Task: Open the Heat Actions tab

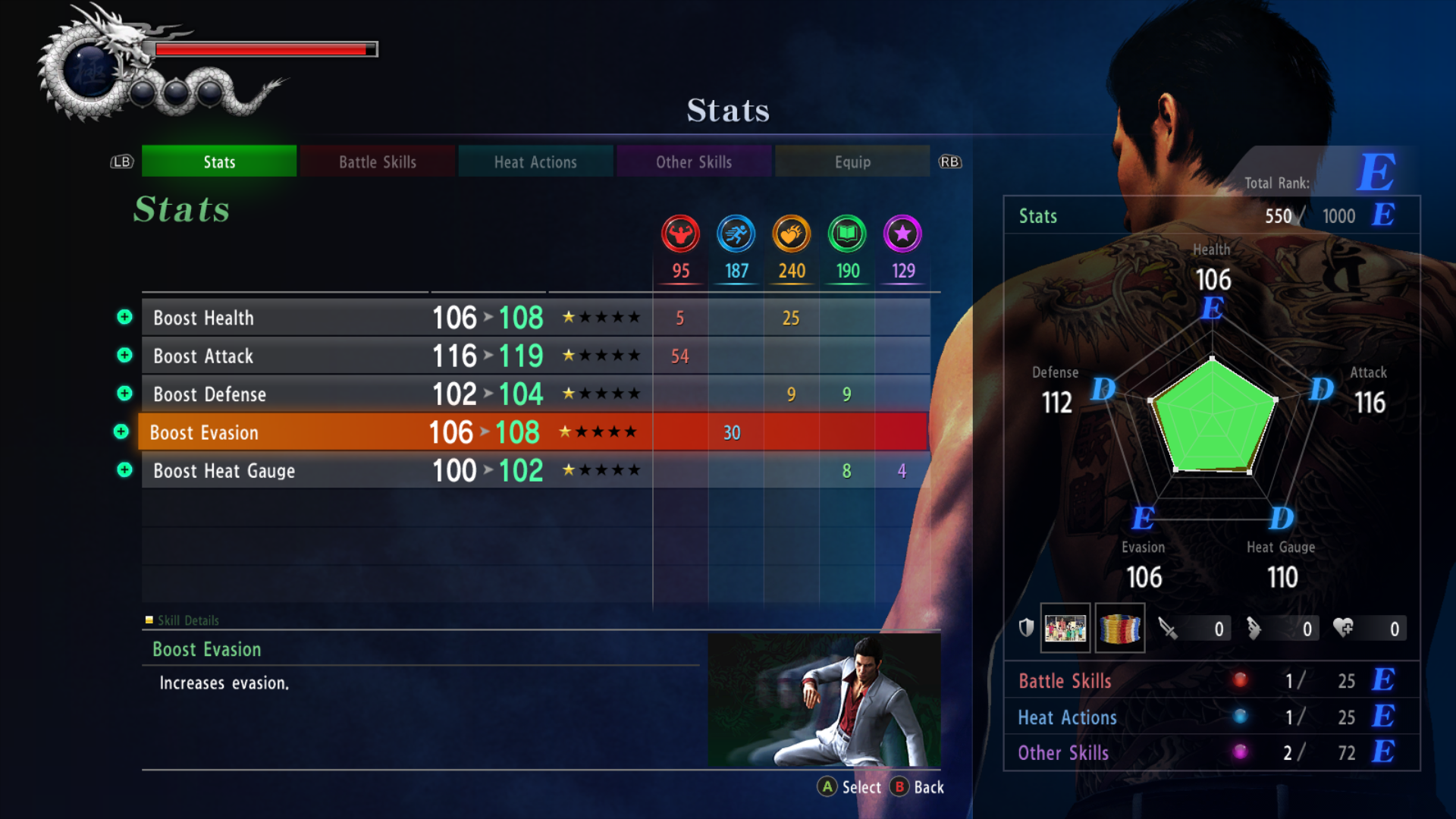Action: point(535,162)
